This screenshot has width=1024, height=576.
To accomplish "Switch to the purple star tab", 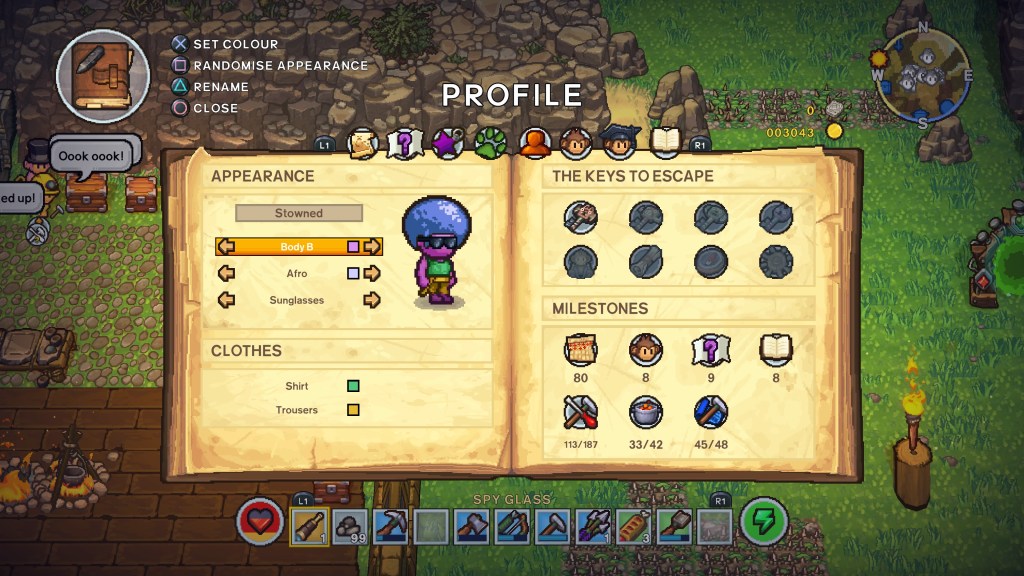I will (446, 145).
